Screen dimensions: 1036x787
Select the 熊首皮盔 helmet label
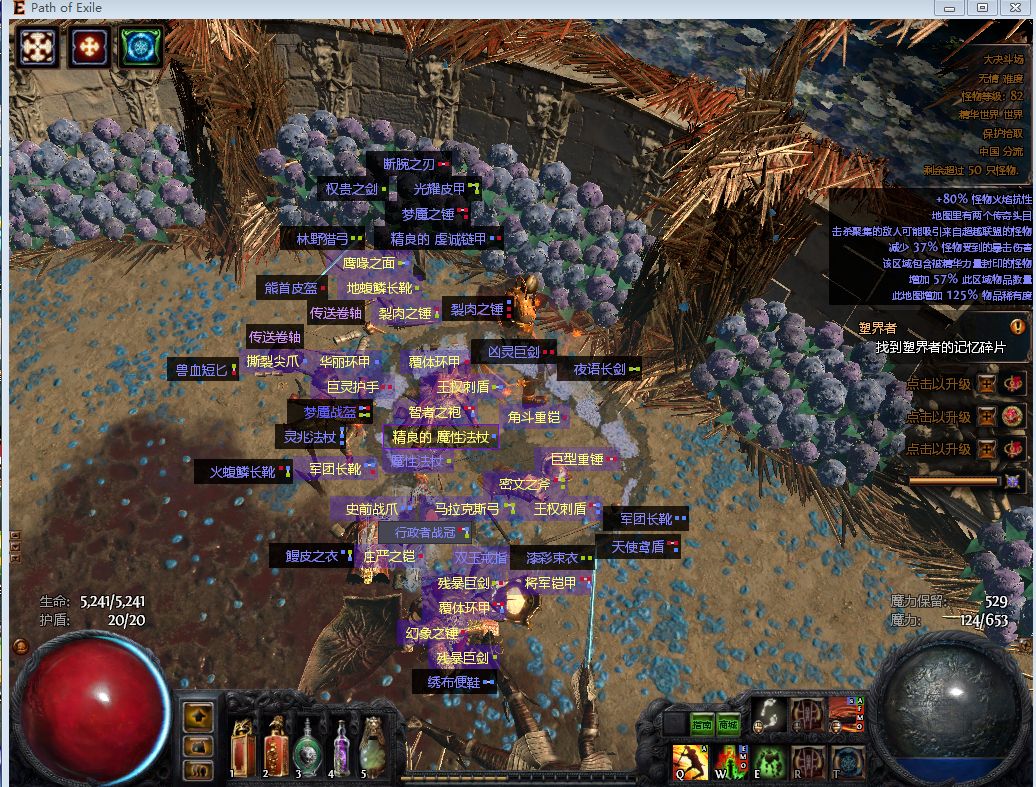coord(291,288)
